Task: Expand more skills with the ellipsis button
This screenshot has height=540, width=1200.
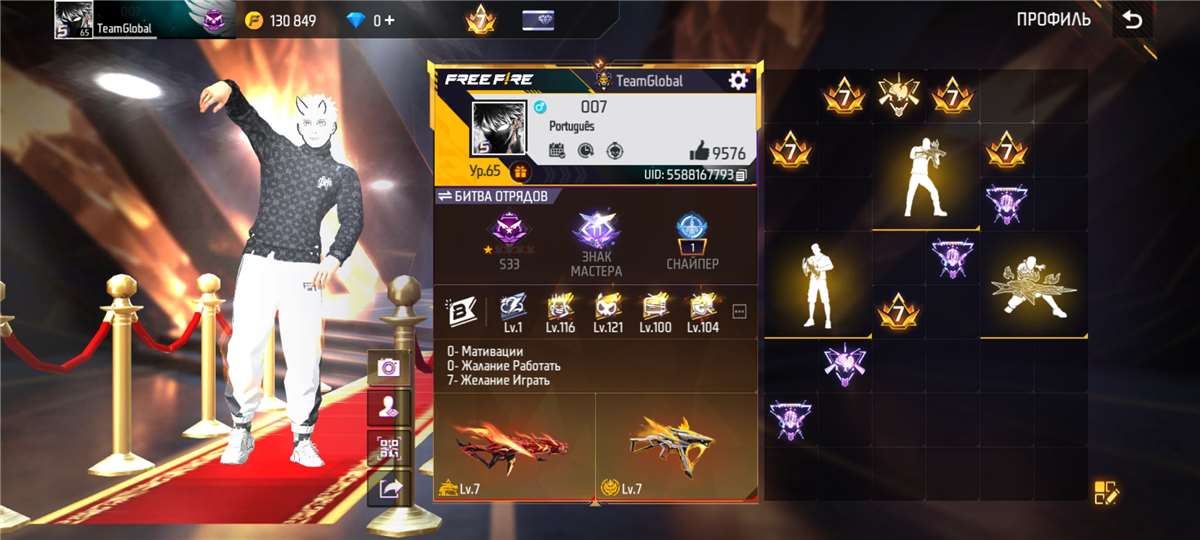Action: click(740, 311)
